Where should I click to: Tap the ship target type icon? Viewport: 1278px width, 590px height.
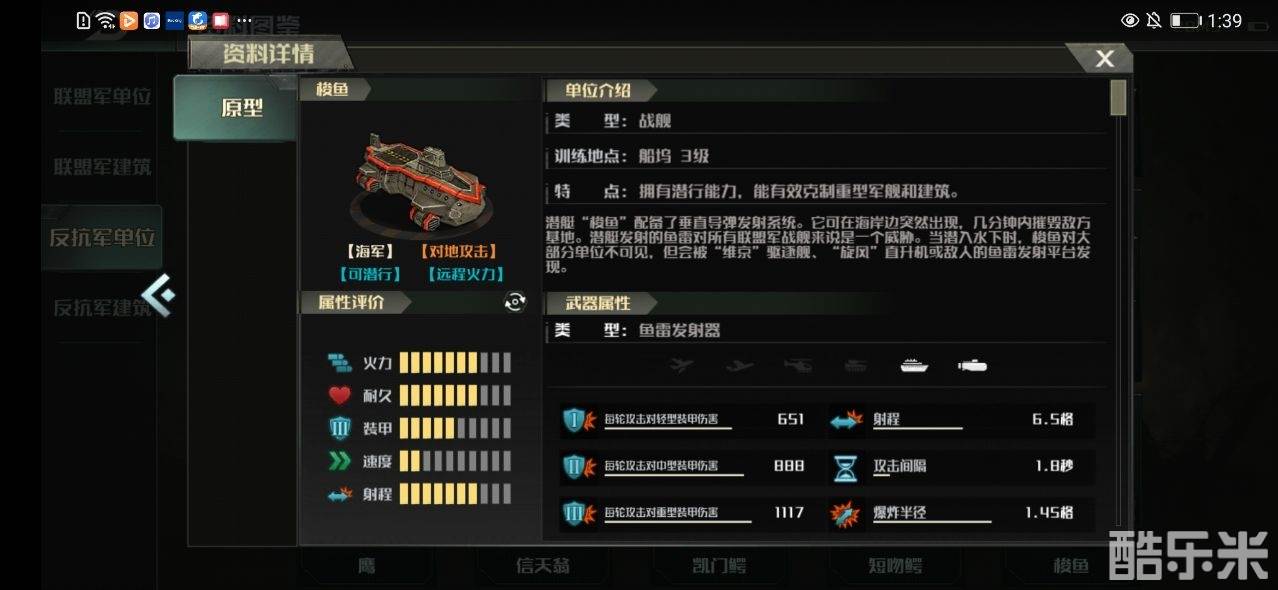pos(914,366)
